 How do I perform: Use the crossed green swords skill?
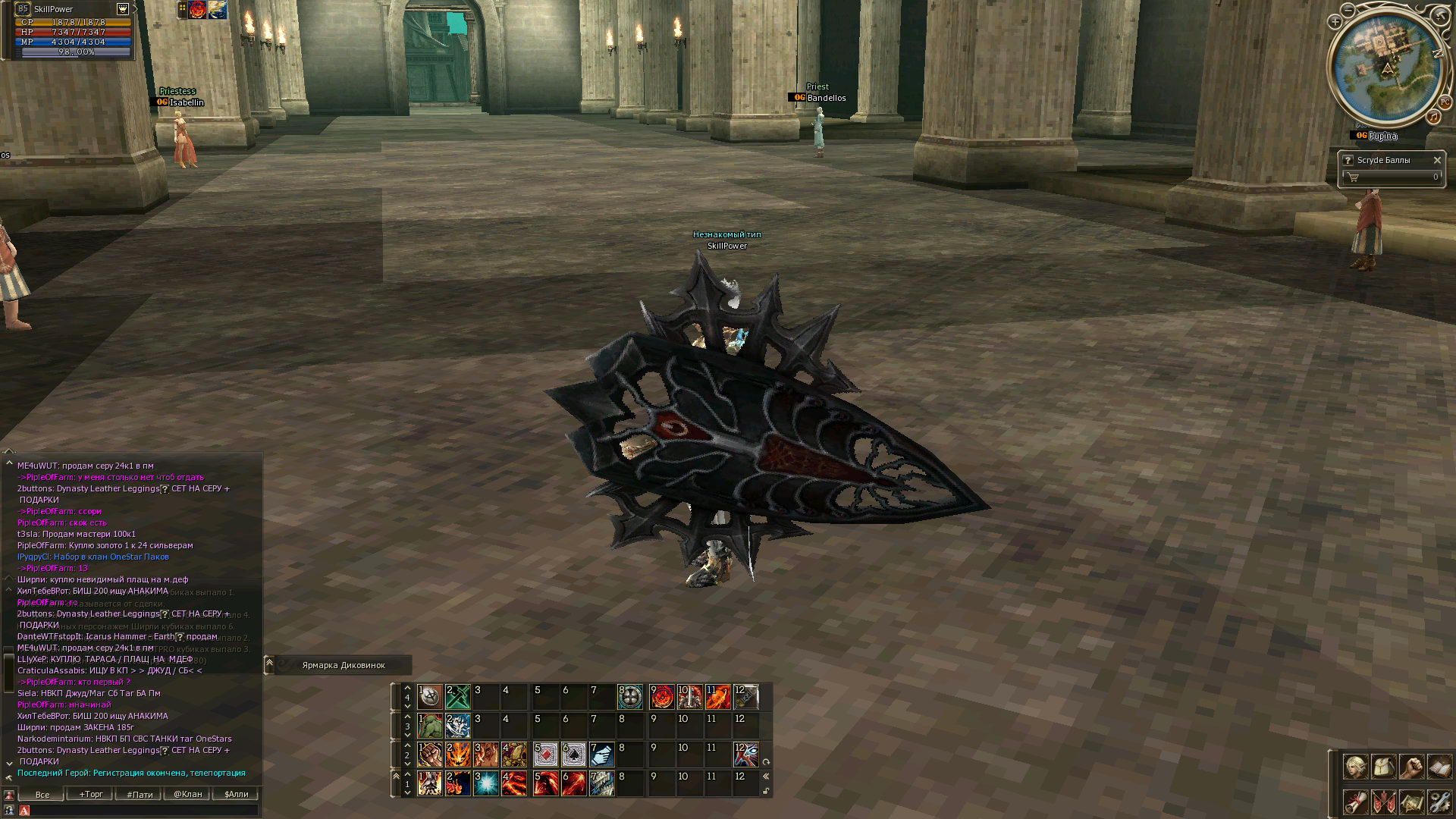point(458,696)
